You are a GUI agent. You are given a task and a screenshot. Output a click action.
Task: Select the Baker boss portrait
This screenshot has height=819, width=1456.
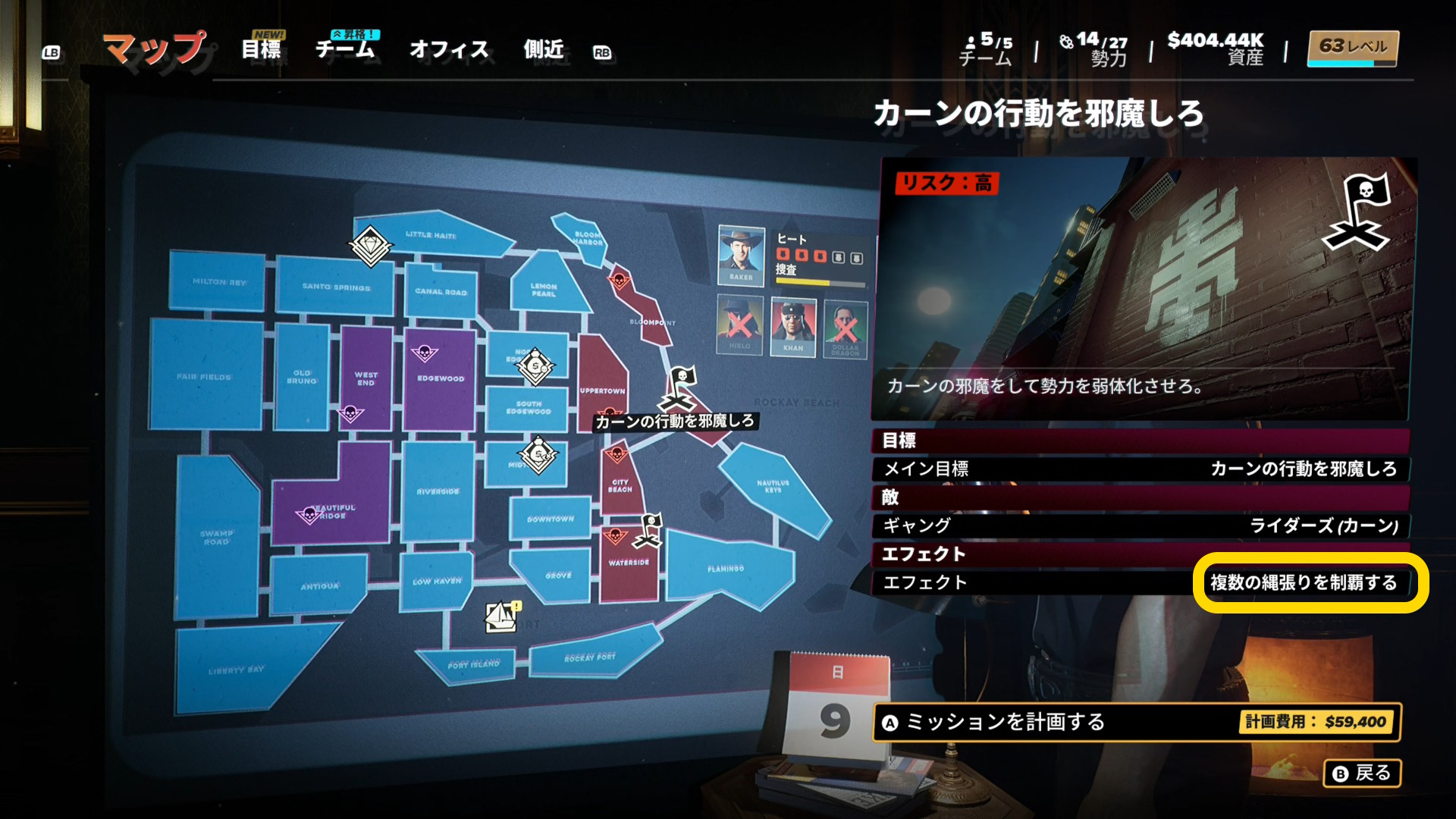pyautogui.click(x=741, y=255)
